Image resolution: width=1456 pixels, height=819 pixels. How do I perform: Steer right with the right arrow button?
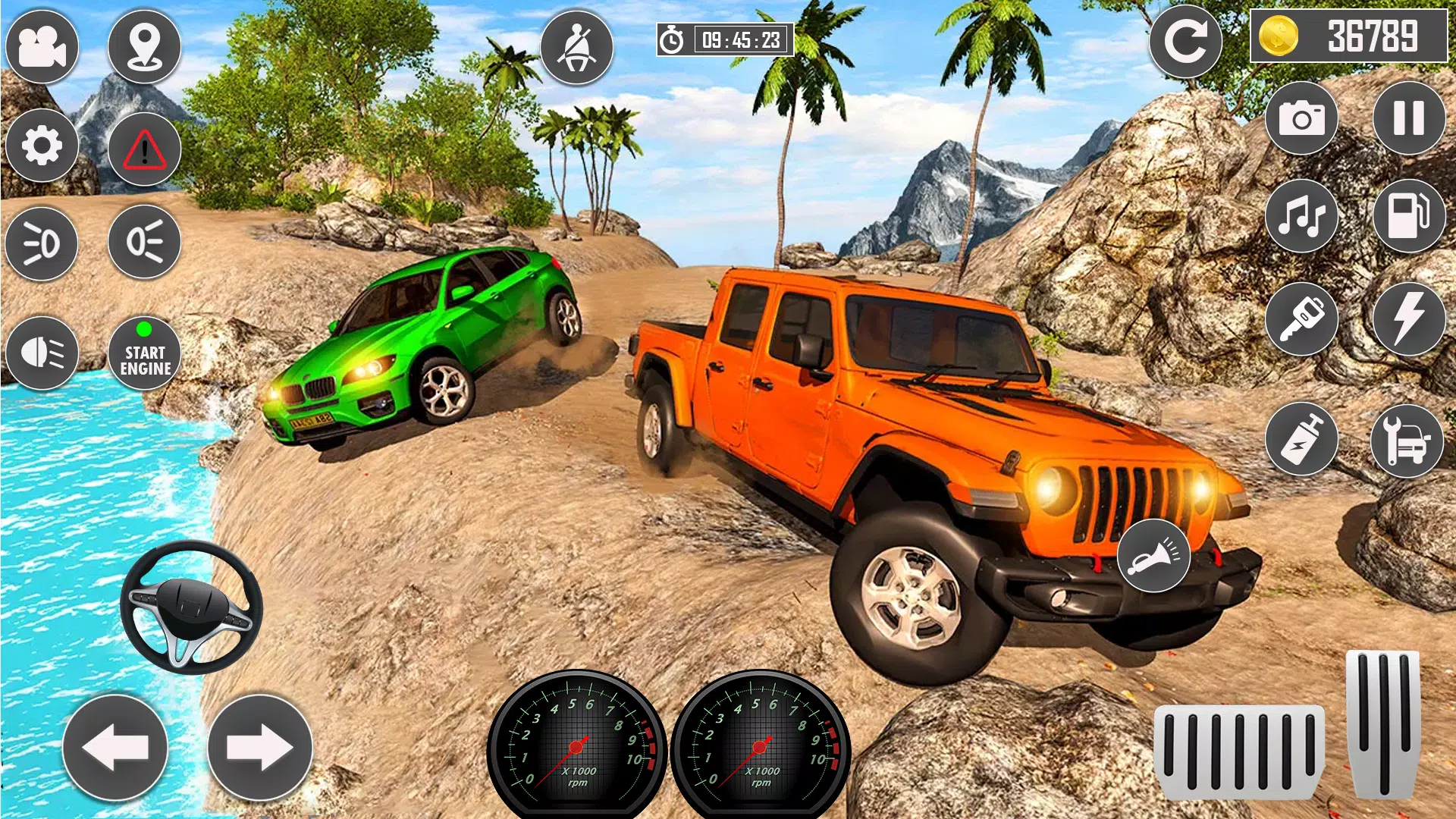259,748
